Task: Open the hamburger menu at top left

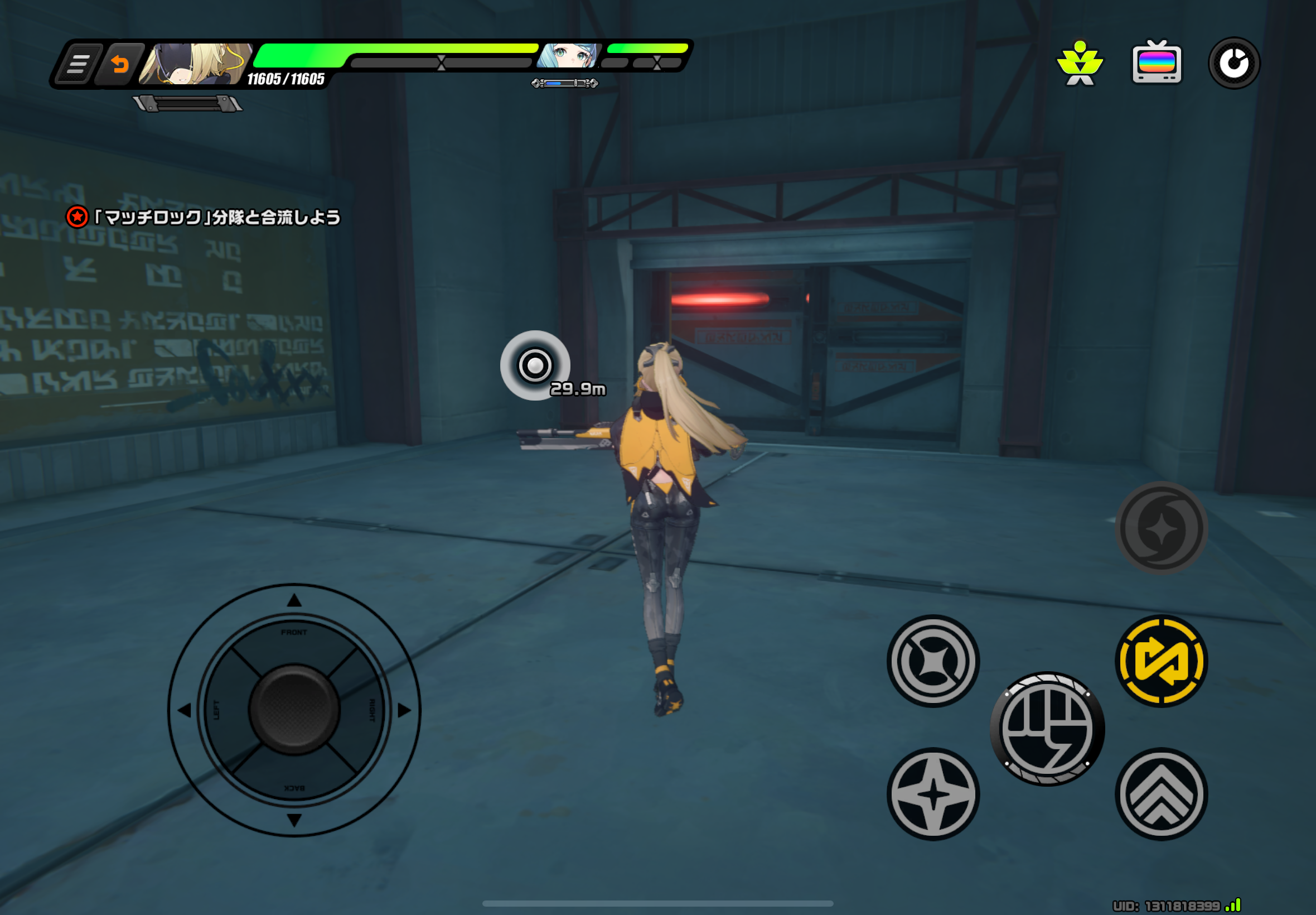Action: pos(79,64)
